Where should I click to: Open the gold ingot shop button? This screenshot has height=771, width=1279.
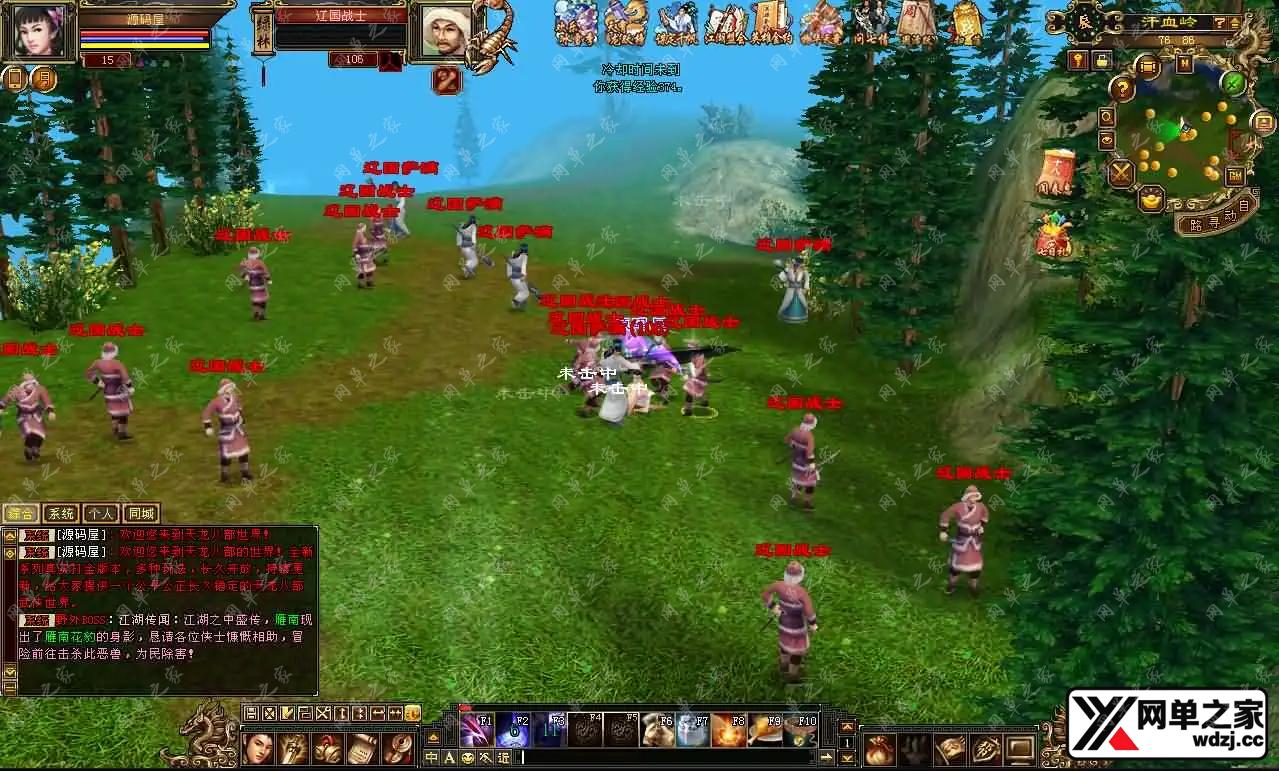[1151, 198]
